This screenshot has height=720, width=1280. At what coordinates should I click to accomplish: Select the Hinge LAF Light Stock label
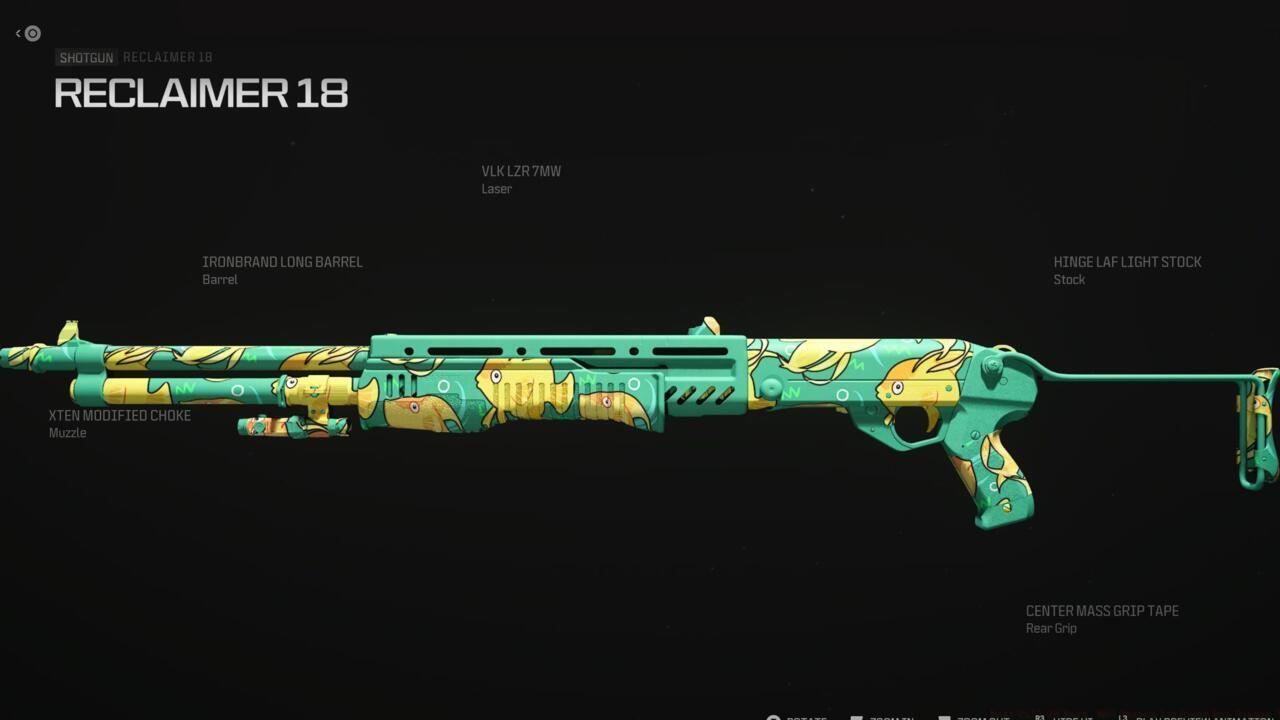click(1127, 263)
